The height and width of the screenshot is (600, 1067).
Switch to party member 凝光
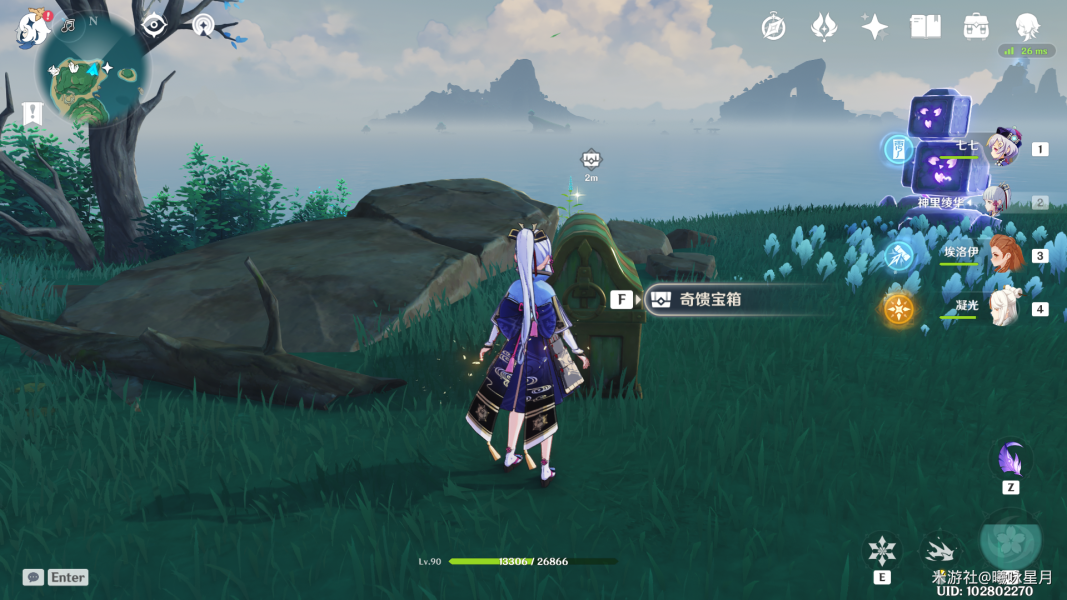tap(1001, 309)
